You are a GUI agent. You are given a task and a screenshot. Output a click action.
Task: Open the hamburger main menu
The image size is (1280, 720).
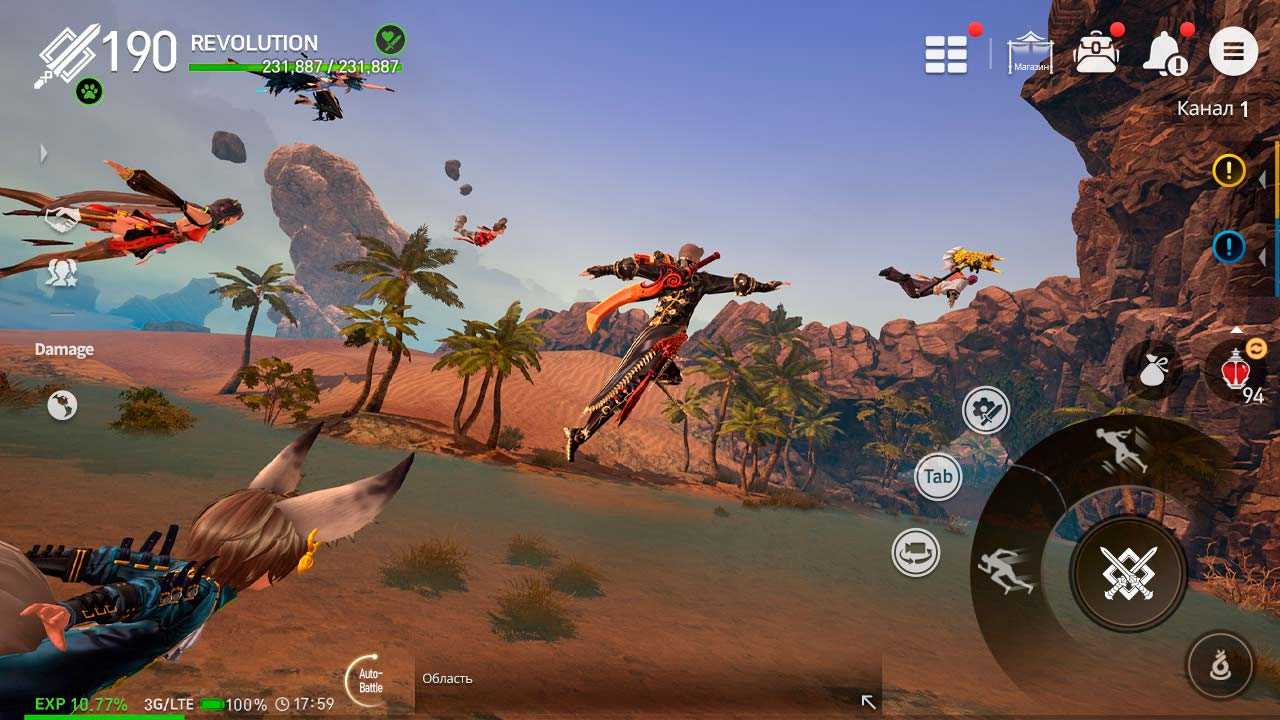pyautogui.click(x=1233, y=52)
